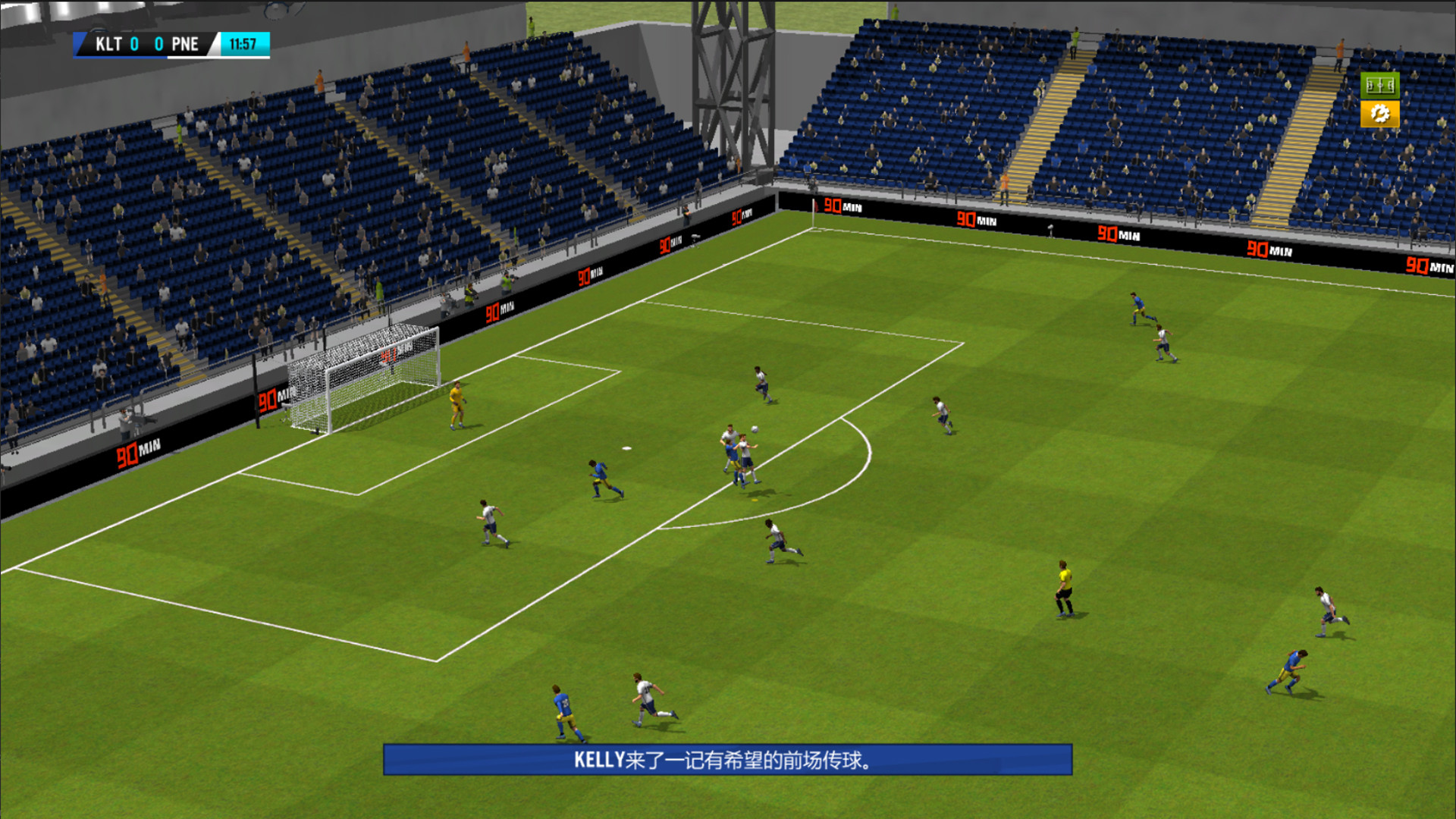Click the PNE team label on scoreboard
1456x819 pixels.
185,43
